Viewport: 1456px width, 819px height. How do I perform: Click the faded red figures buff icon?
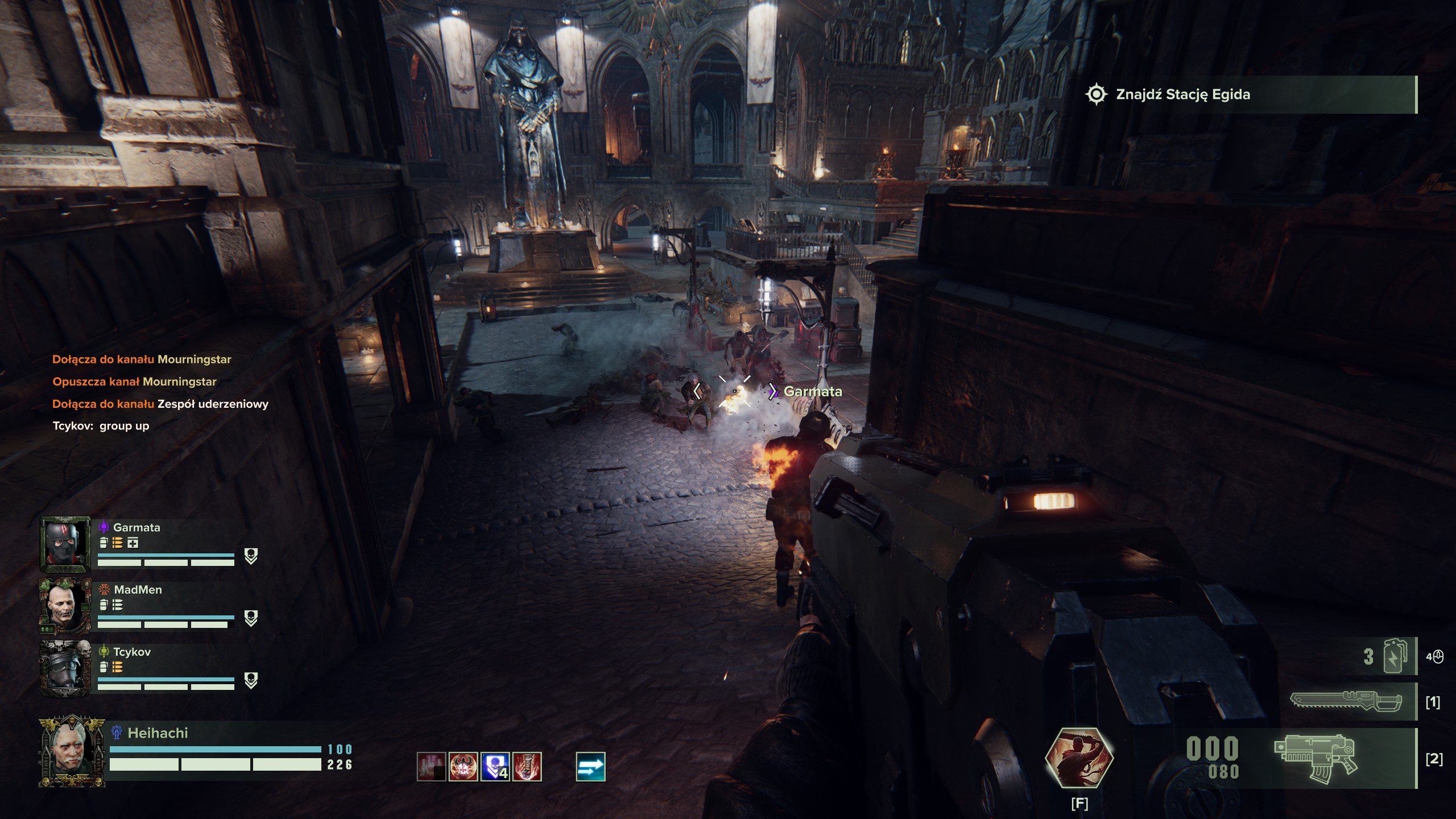(x=431, y=767)
